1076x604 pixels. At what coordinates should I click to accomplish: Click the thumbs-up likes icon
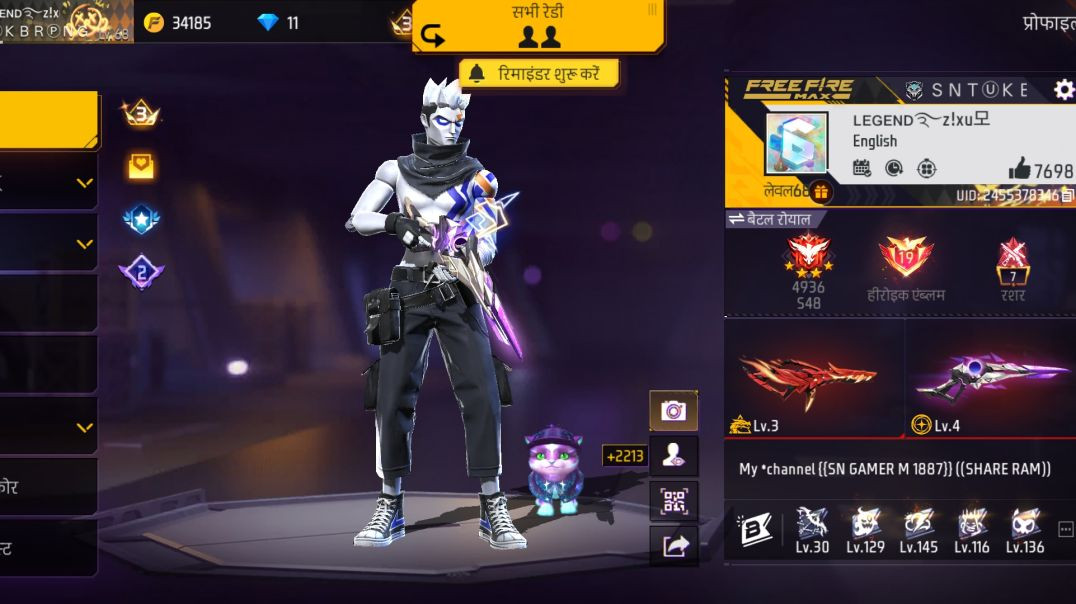pyautogui.click(x=1019, y=169)
